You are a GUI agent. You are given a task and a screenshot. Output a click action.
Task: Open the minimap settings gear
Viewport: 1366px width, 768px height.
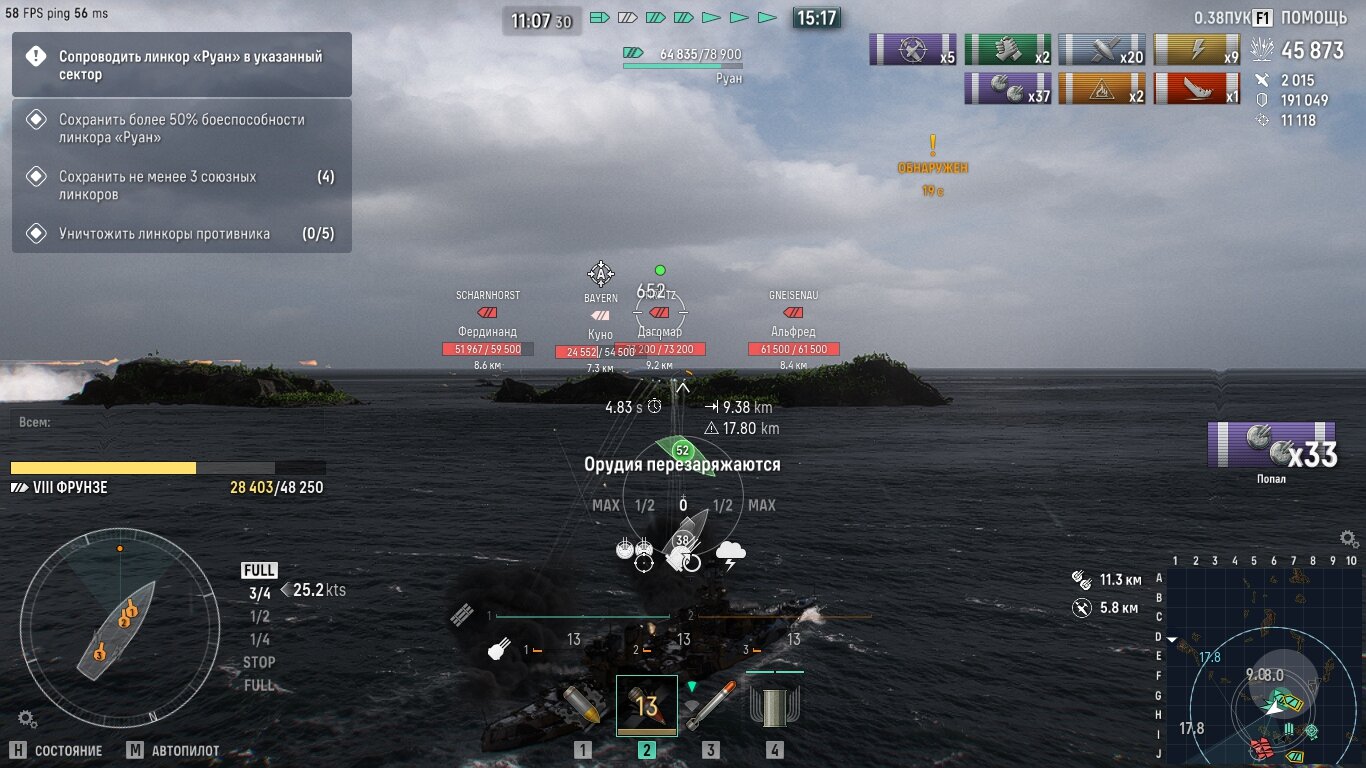tap(1349, 539)
